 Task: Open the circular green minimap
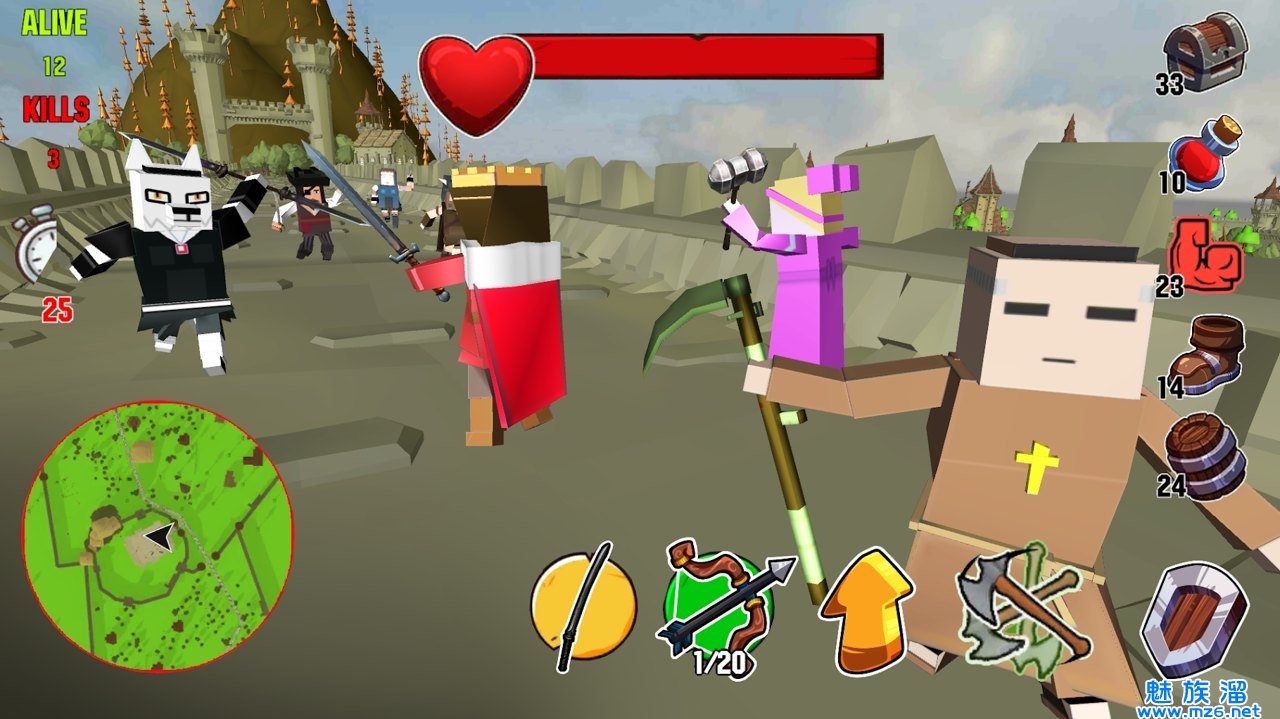click(x=158, y=537)
